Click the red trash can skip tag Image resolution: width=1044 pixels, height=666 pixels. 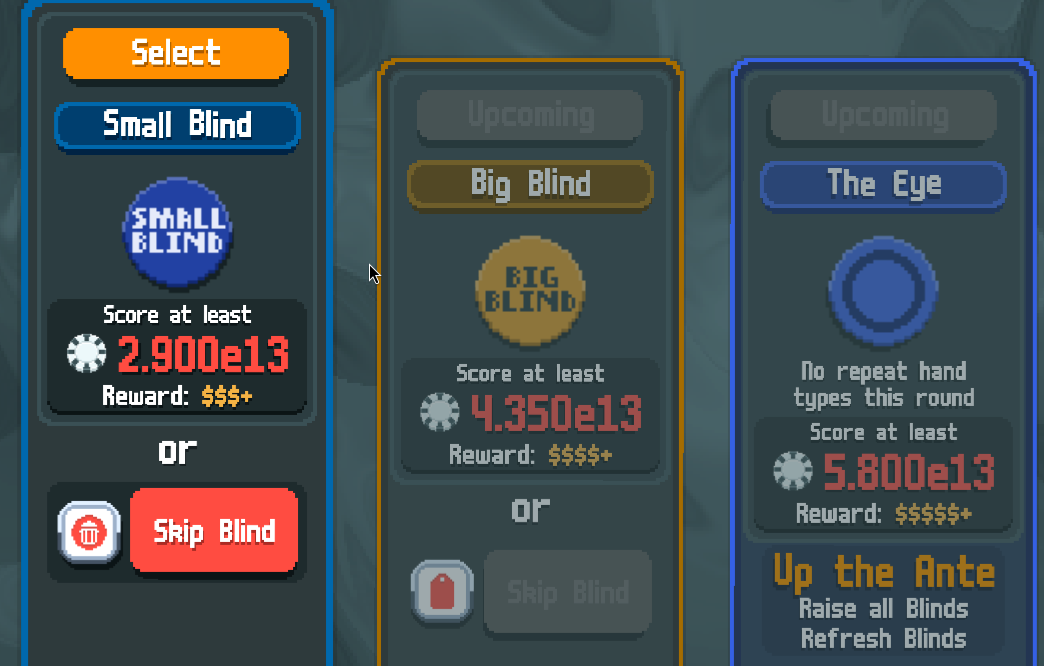[89, 531]
